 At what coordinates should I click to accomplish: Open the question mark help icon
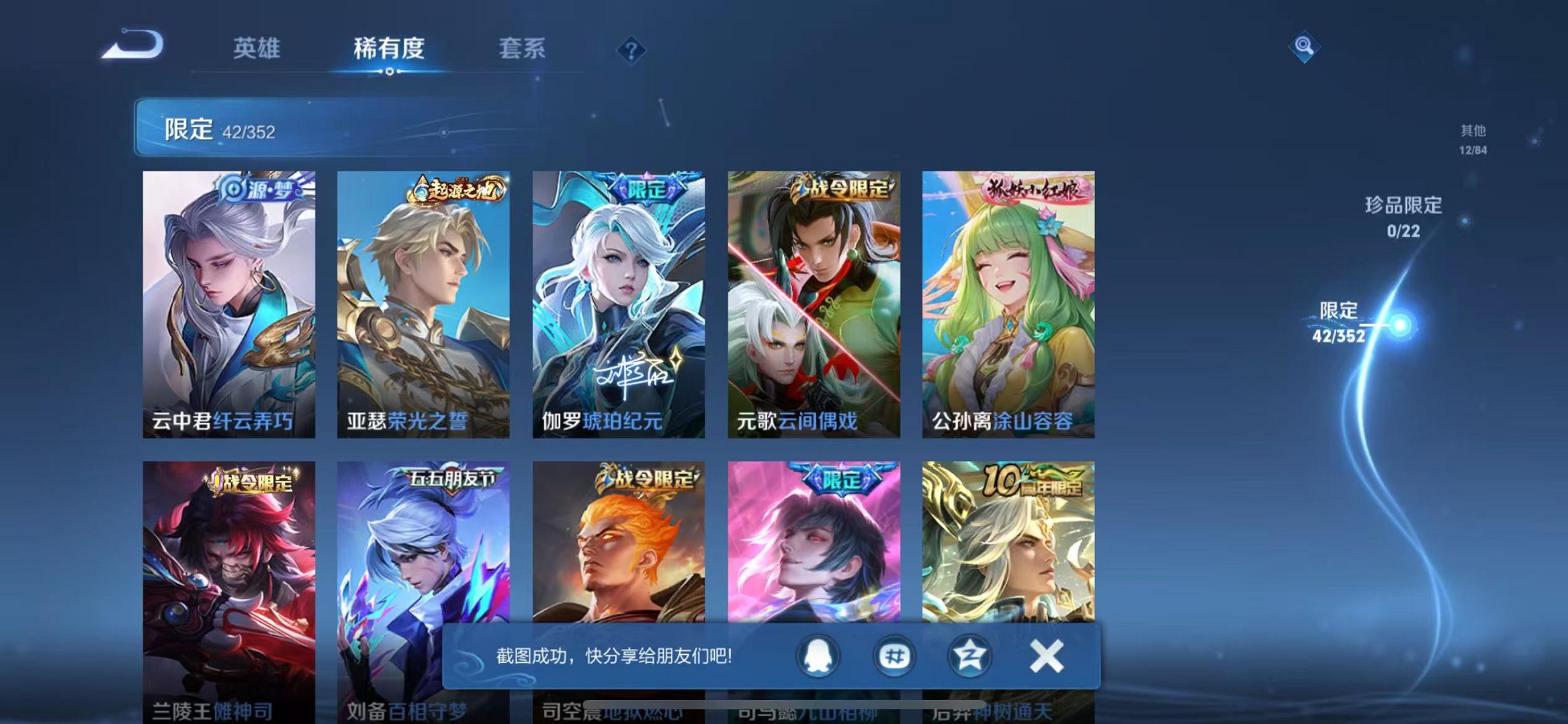(x=630, y=50)
